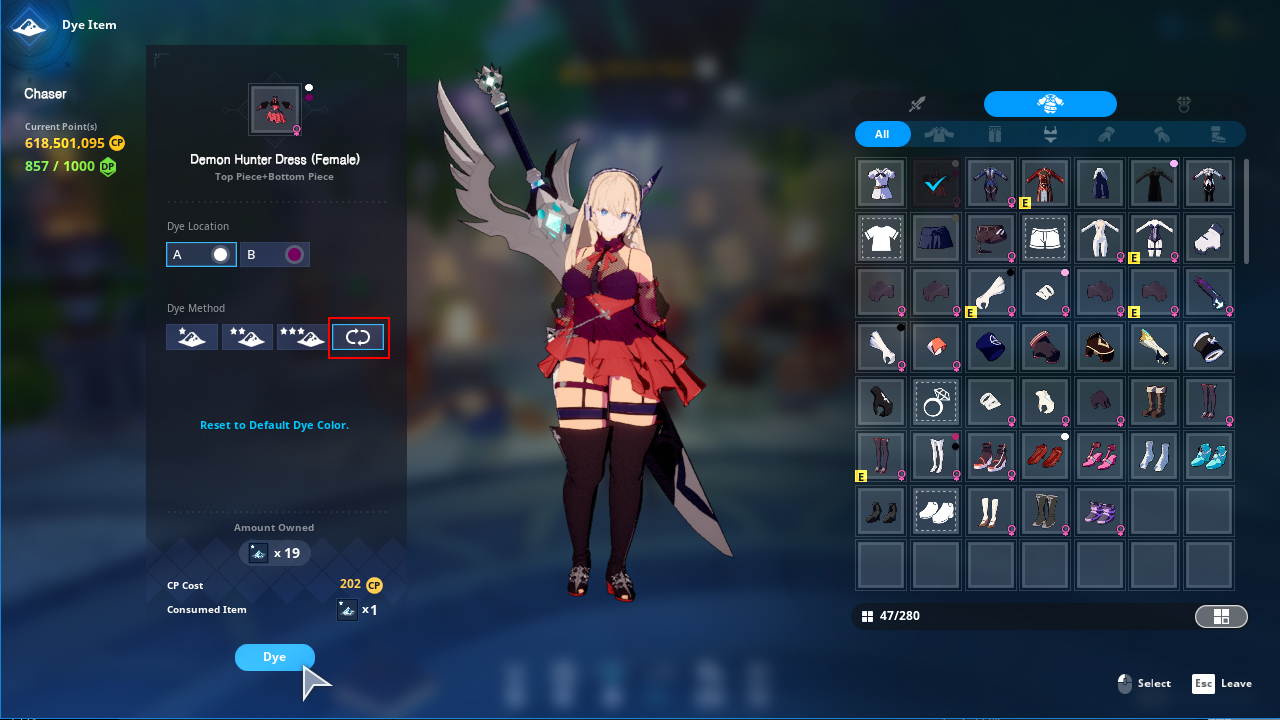This screenshot has height=720, width=1280.
Task: Choose the two-star dye method
Action: [247, 337]
